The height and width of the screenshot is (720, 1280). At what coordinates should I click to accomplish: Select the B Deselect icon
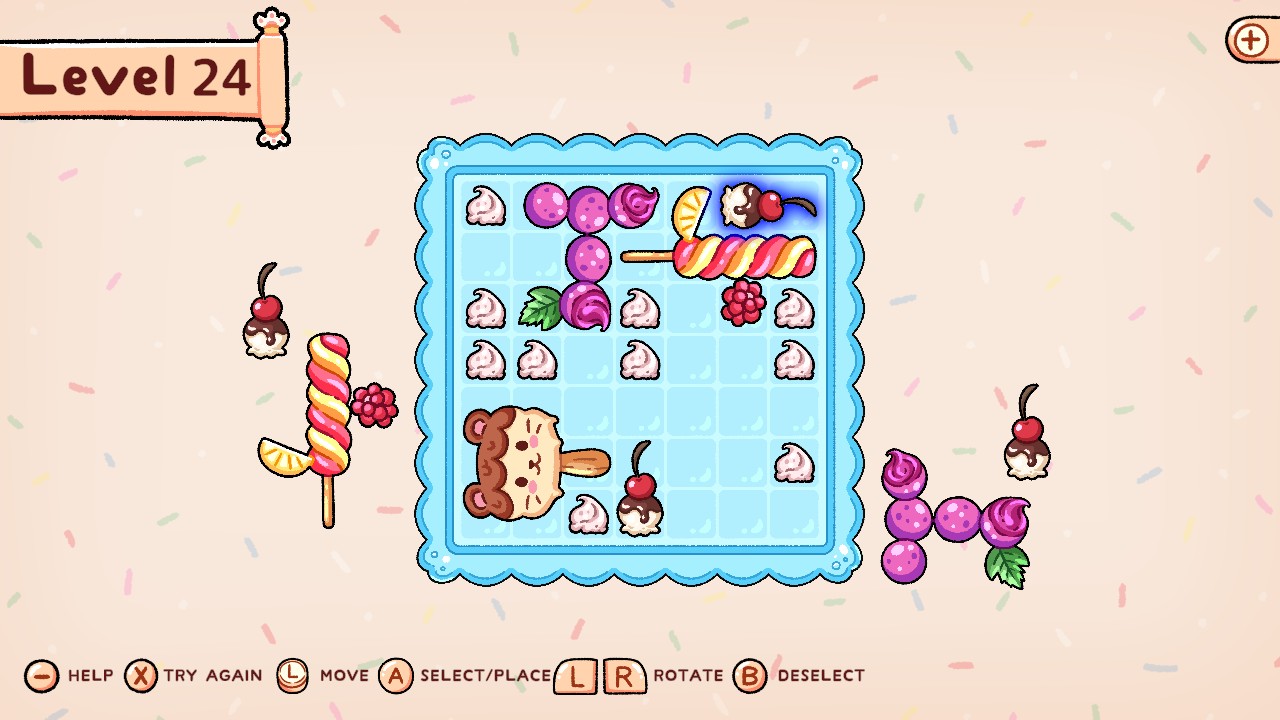749,676
